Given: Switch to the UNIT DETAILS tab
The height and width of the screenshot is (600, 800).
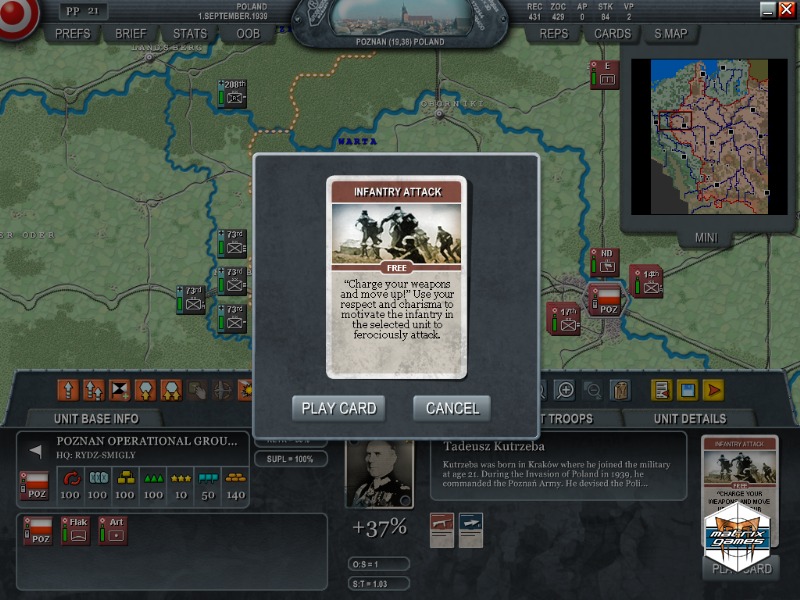Looking at the screenshot, I should pyautogui.click(x=690, y=418).
